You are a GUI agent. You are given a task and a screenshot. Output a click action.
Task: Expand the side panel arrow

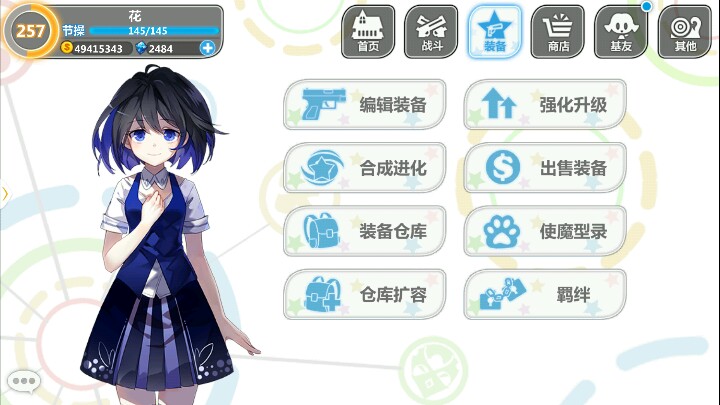click(4, 192)
